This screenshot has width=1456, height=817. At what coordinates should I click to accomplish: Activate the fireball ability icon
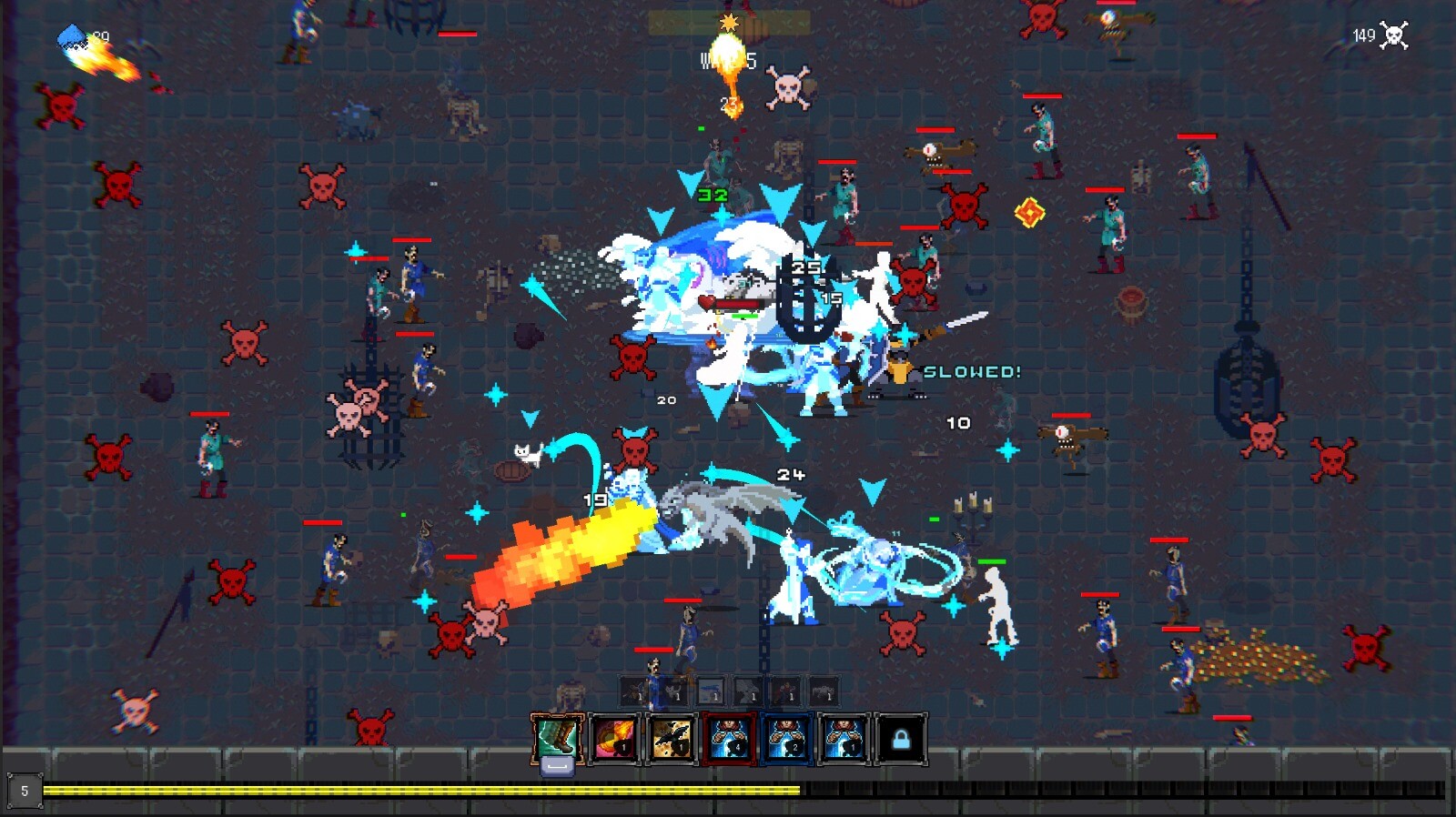coord(614,737)
